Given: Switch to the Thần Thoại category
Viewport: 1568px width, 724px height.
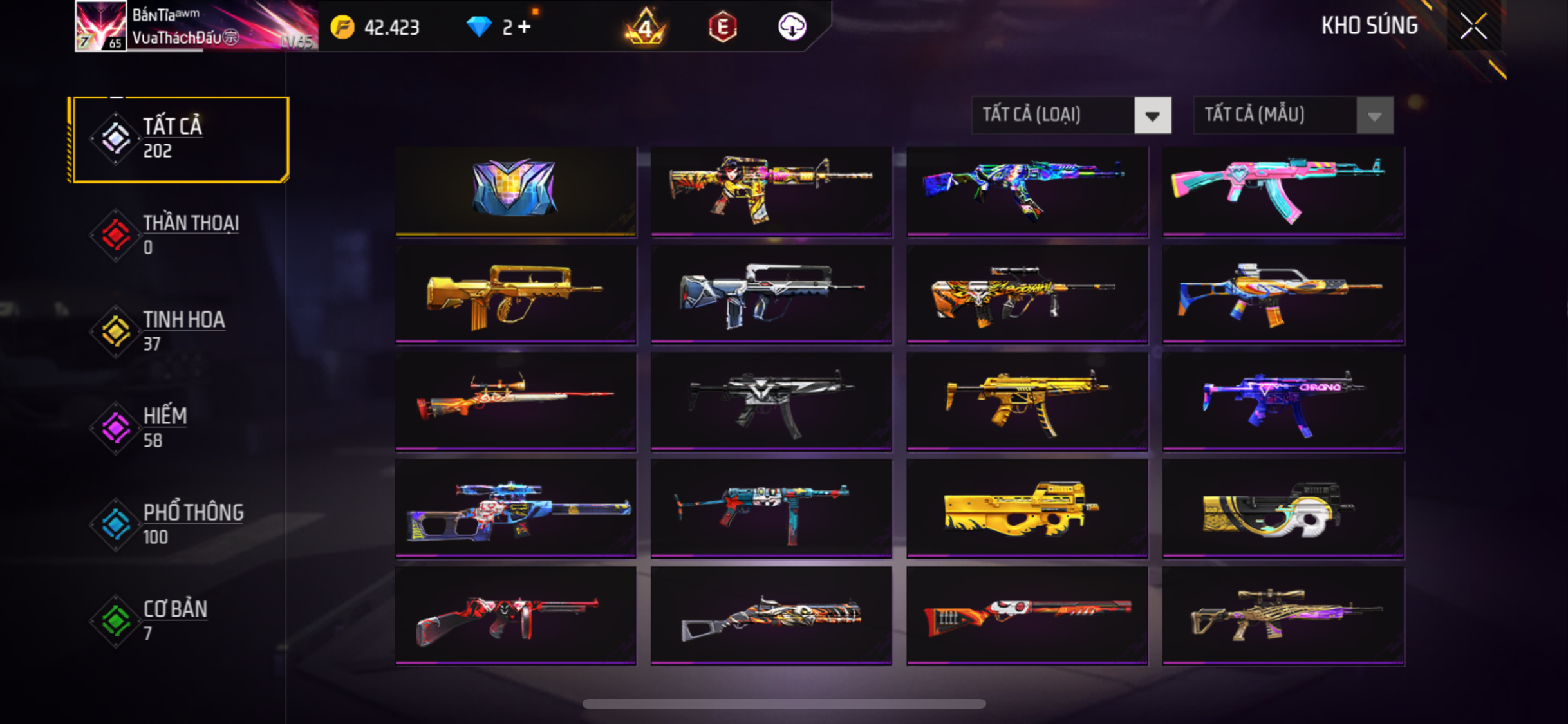Looking at the screenshot, I should [x=180, y=235].
